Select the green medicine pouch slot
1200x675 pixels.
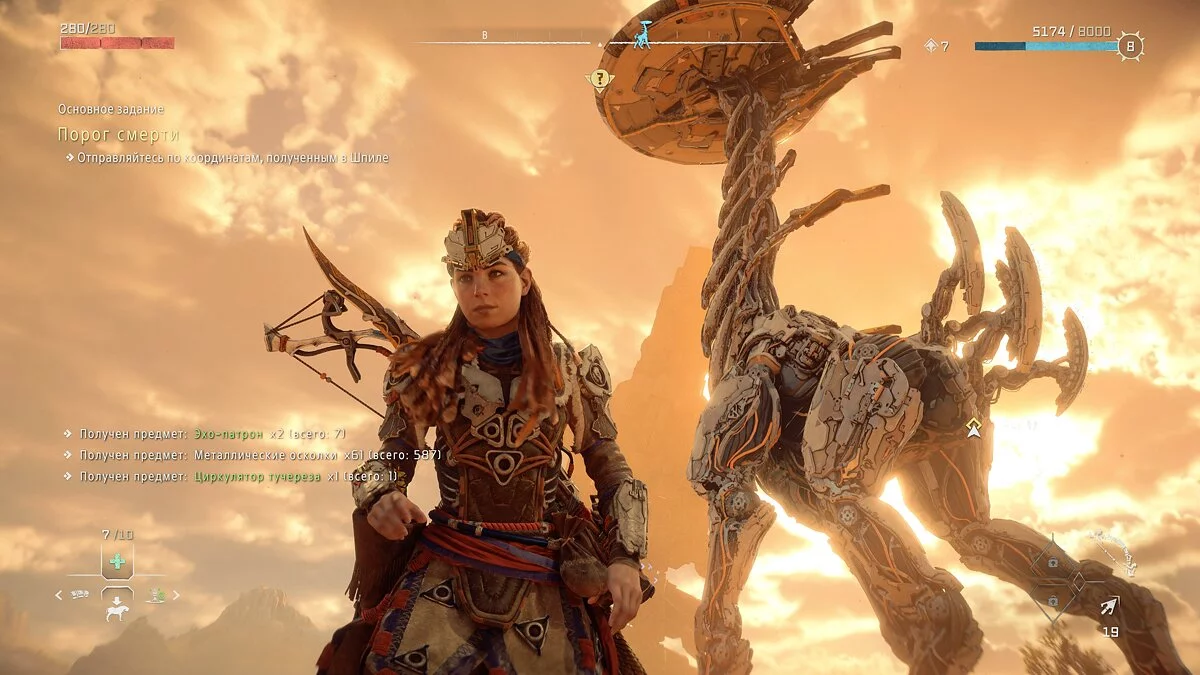(x=117, y=561)
